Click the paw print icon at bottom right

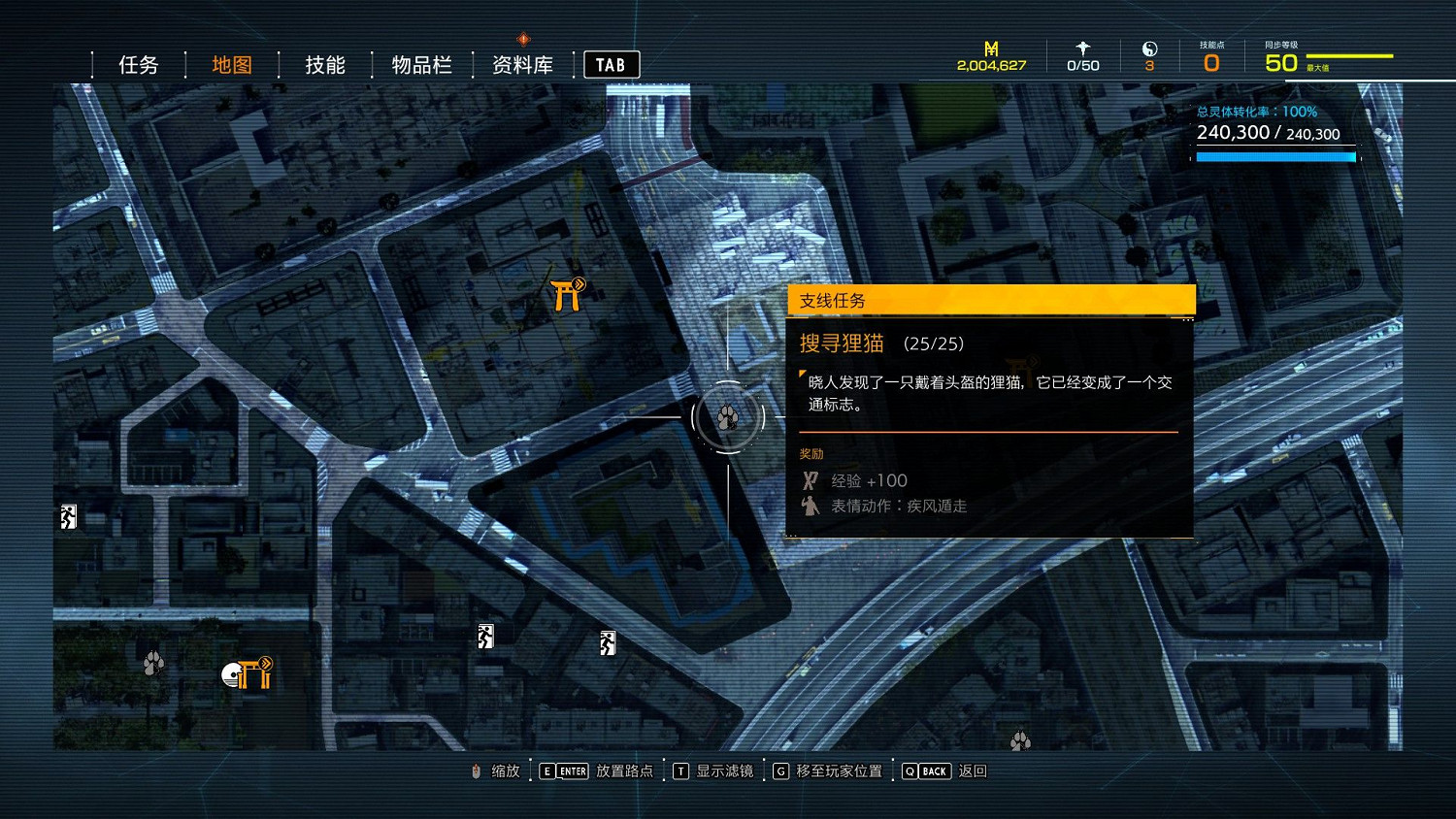1020,740
